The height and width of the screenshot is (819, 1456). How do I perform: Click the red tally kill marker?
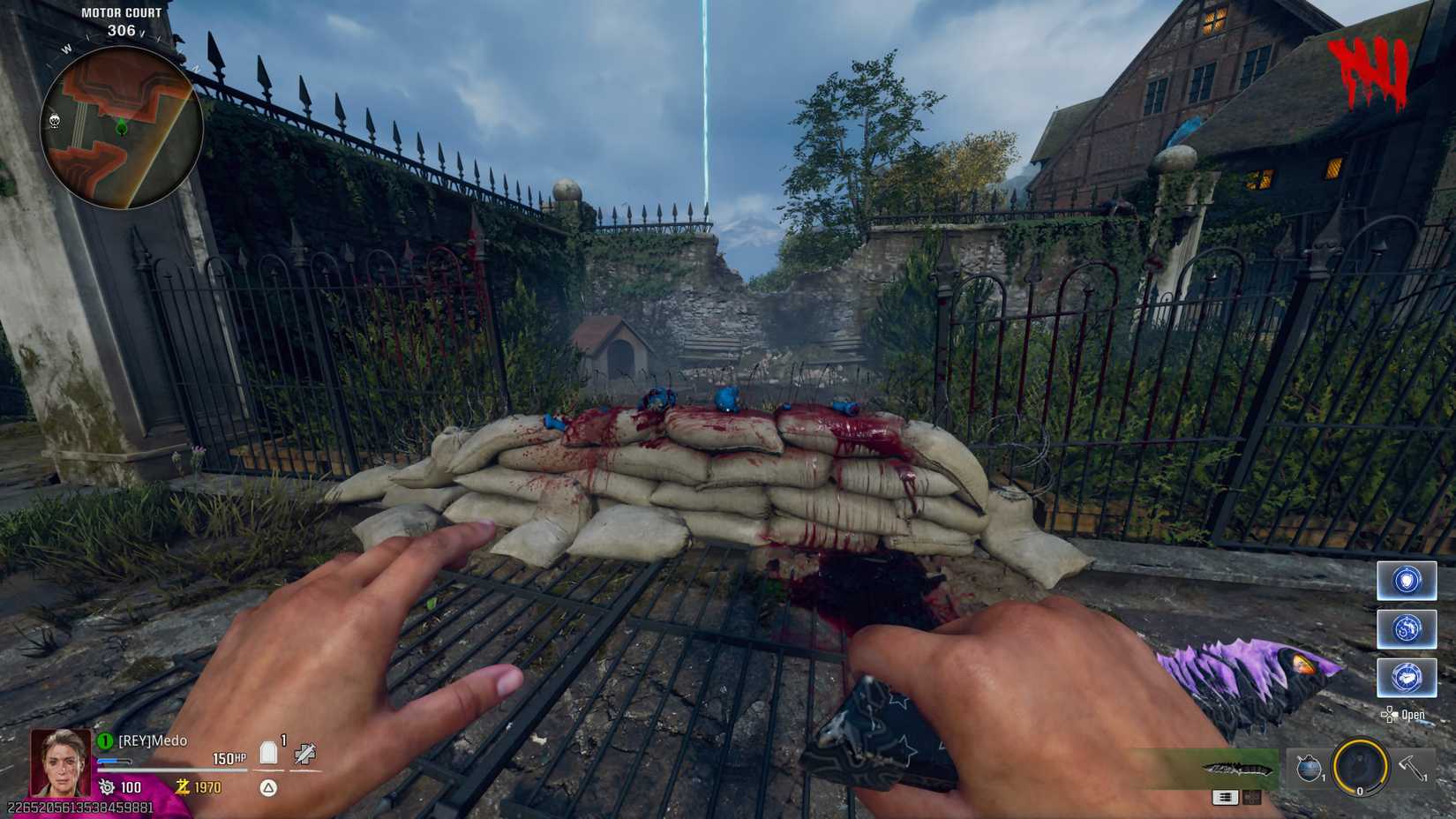1370,69
